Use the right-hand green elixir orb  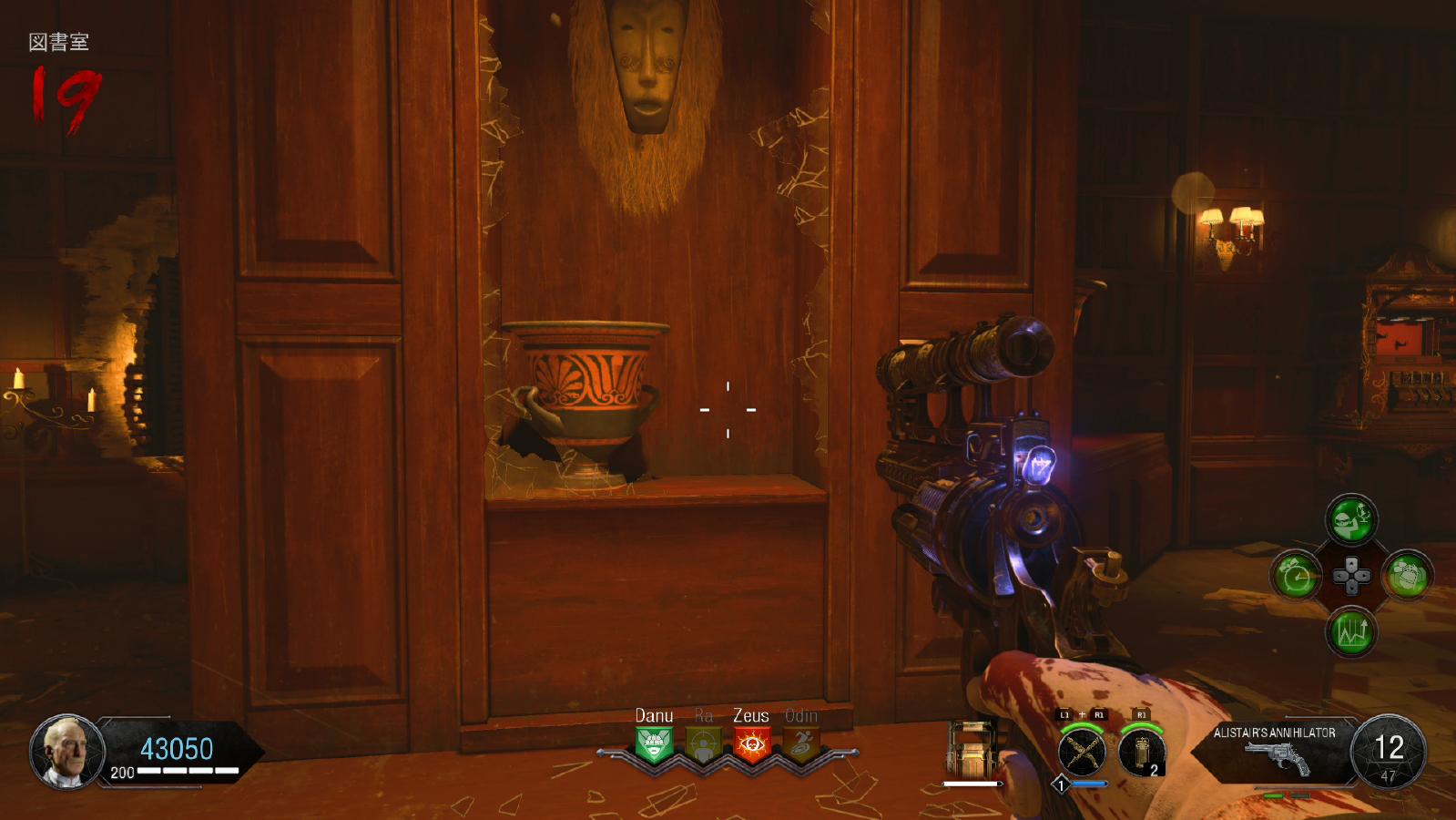point(1407,576)
